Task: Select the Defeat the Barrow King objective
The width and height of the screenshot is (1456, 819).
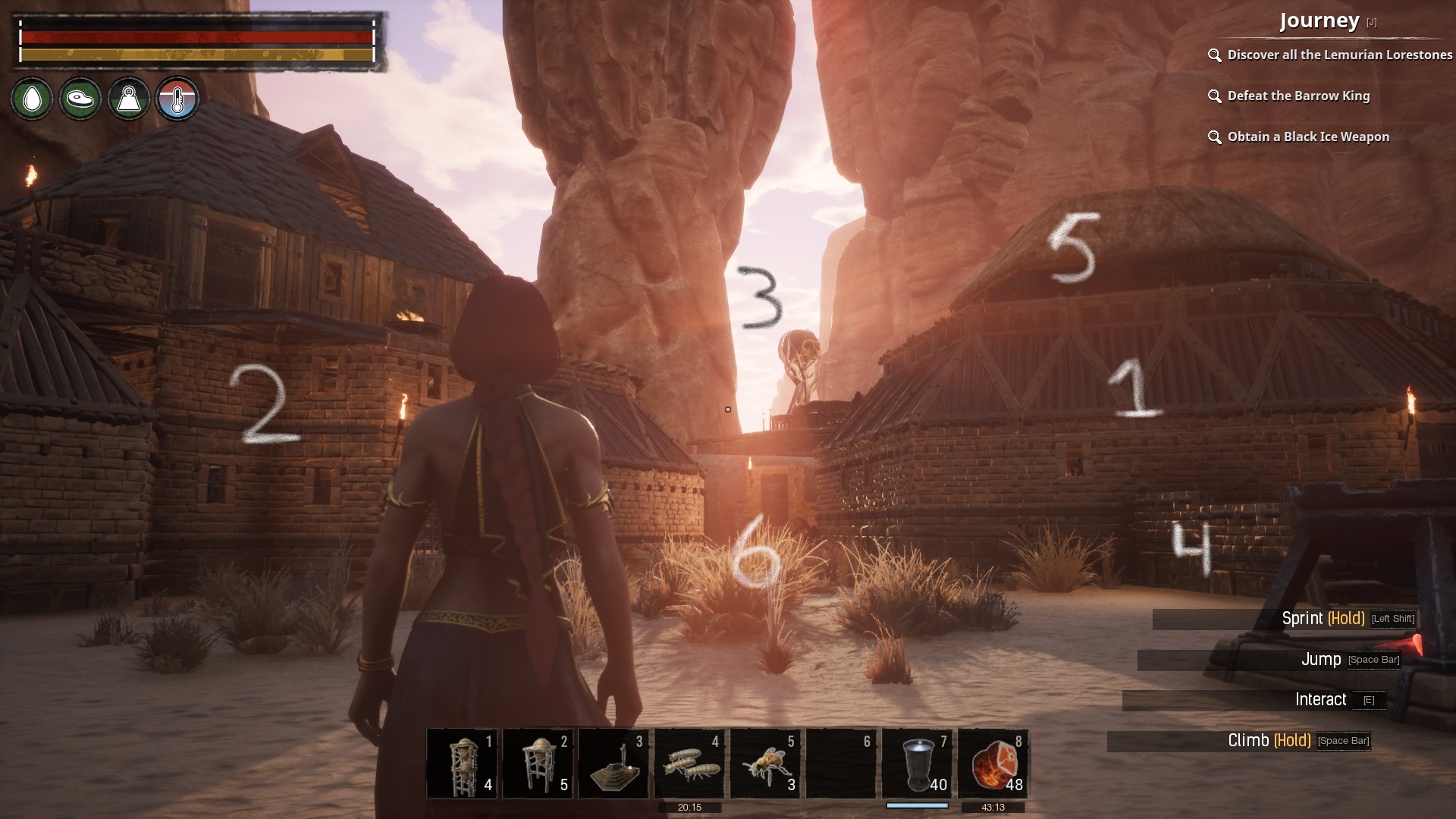Action: tap(1298, 96)
